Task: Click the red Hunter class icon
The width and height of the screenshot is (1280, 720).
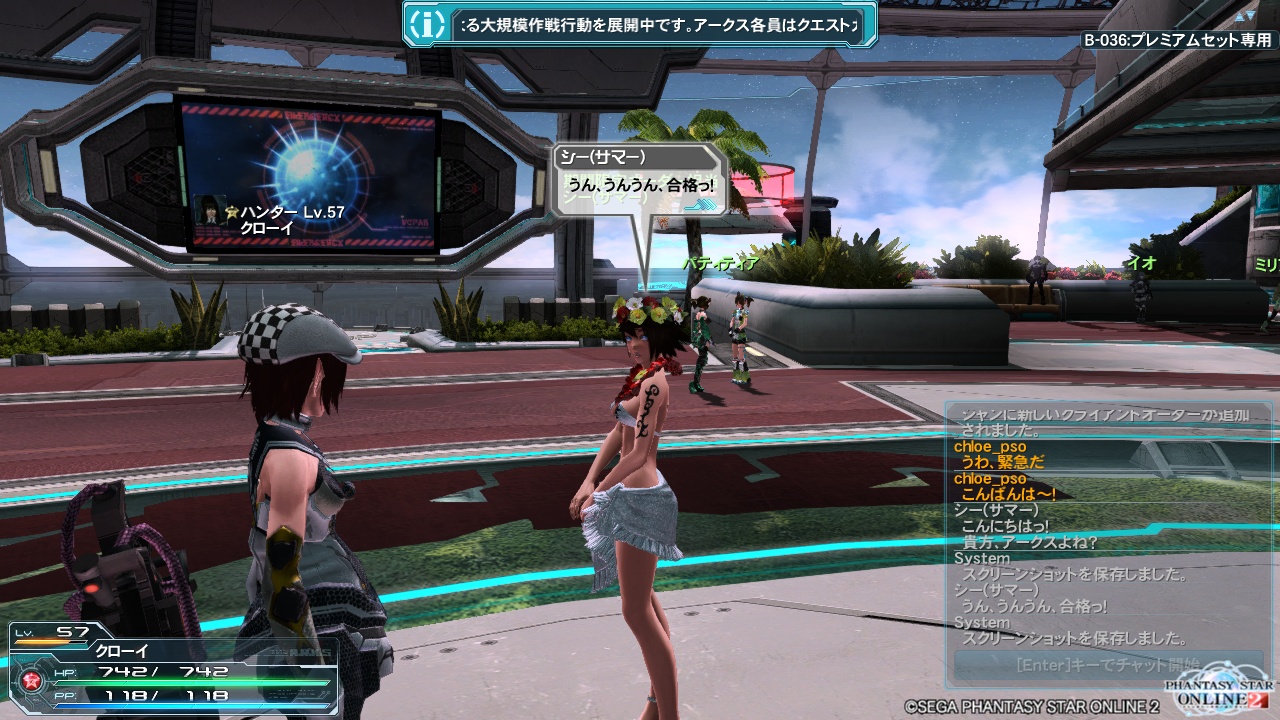Action: point(29,682)
